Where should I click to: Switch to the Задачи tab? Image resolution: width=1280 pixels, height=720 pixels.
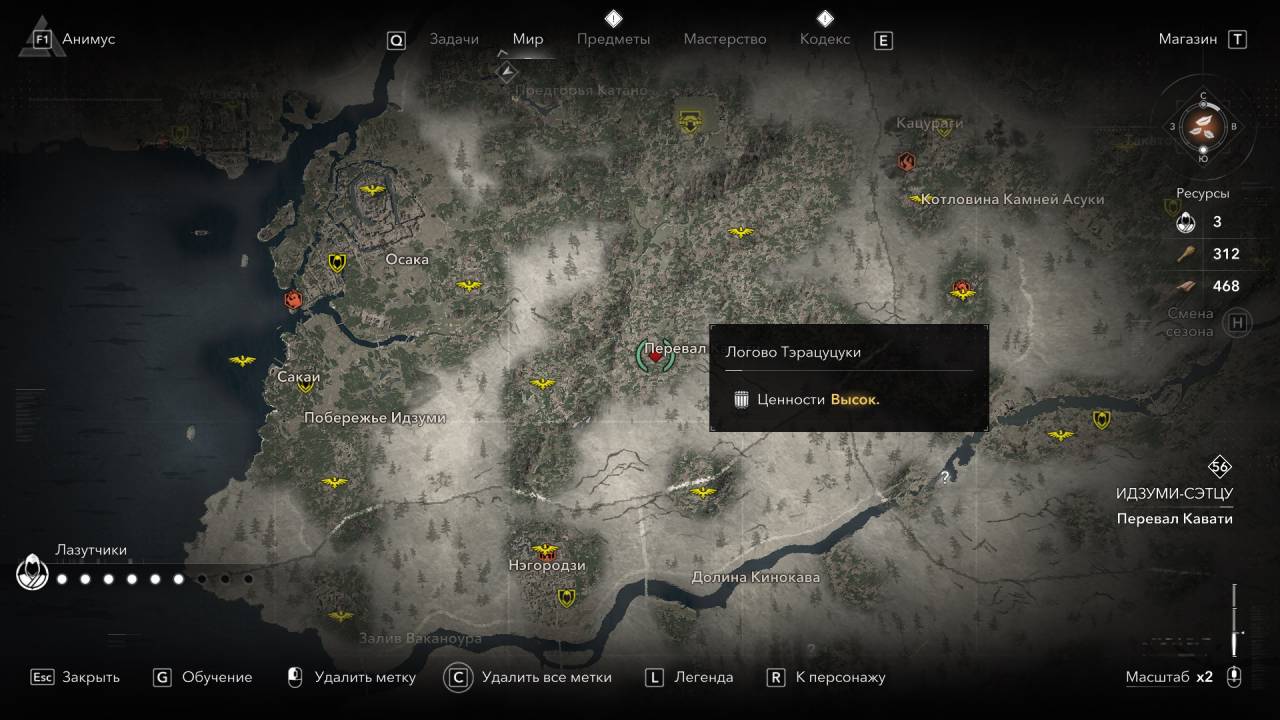(454, 39)
